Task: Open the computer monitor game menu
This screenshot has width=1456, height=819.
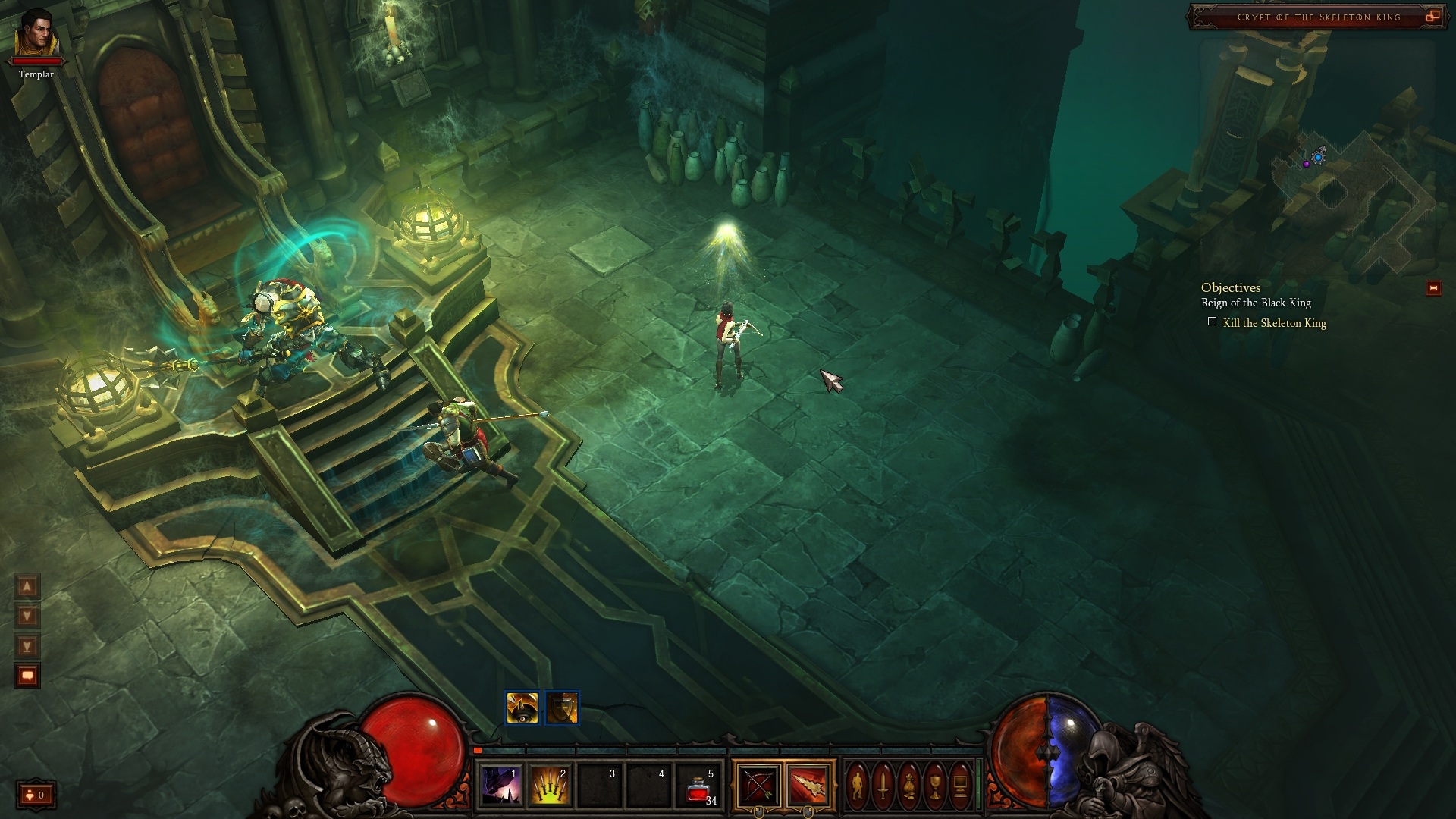Action: 961,785
